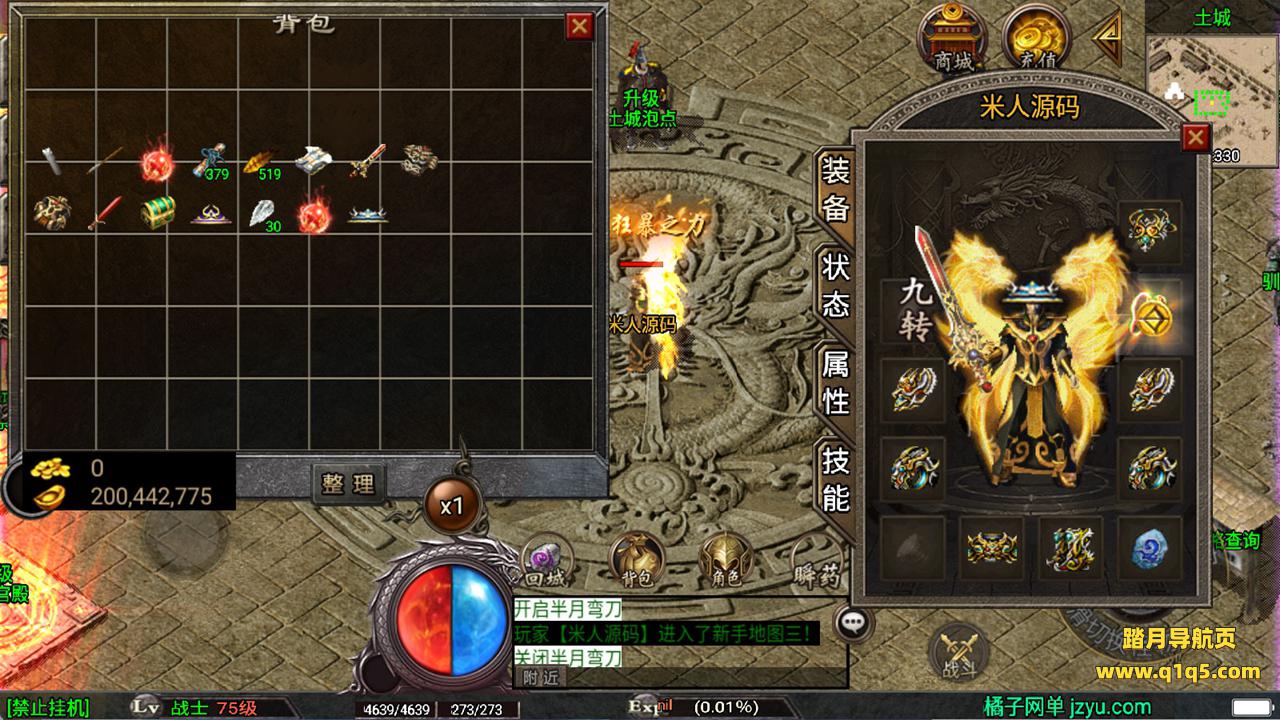Open the 角色 character button
The height and width of the screenshot is (720, 1280).
pyautogui.click(x=726, y=559)
